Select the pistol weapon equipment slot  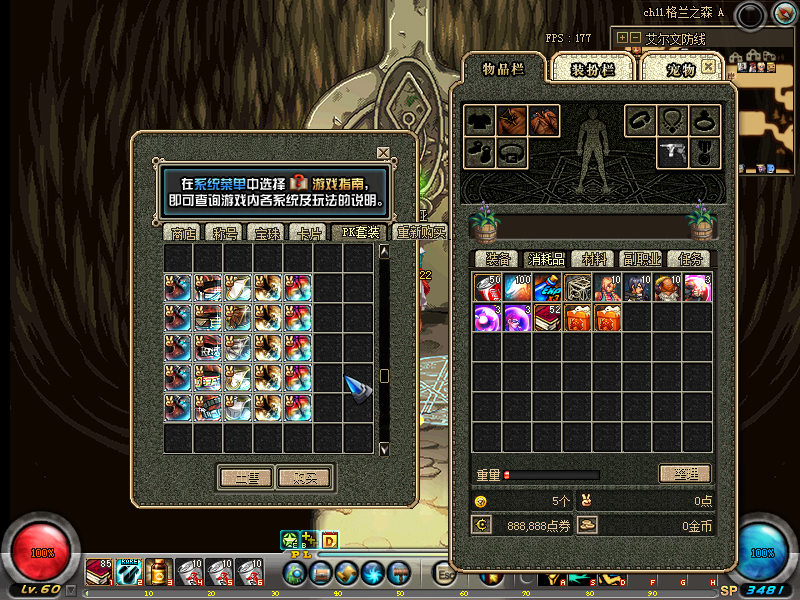click(672, 153)
